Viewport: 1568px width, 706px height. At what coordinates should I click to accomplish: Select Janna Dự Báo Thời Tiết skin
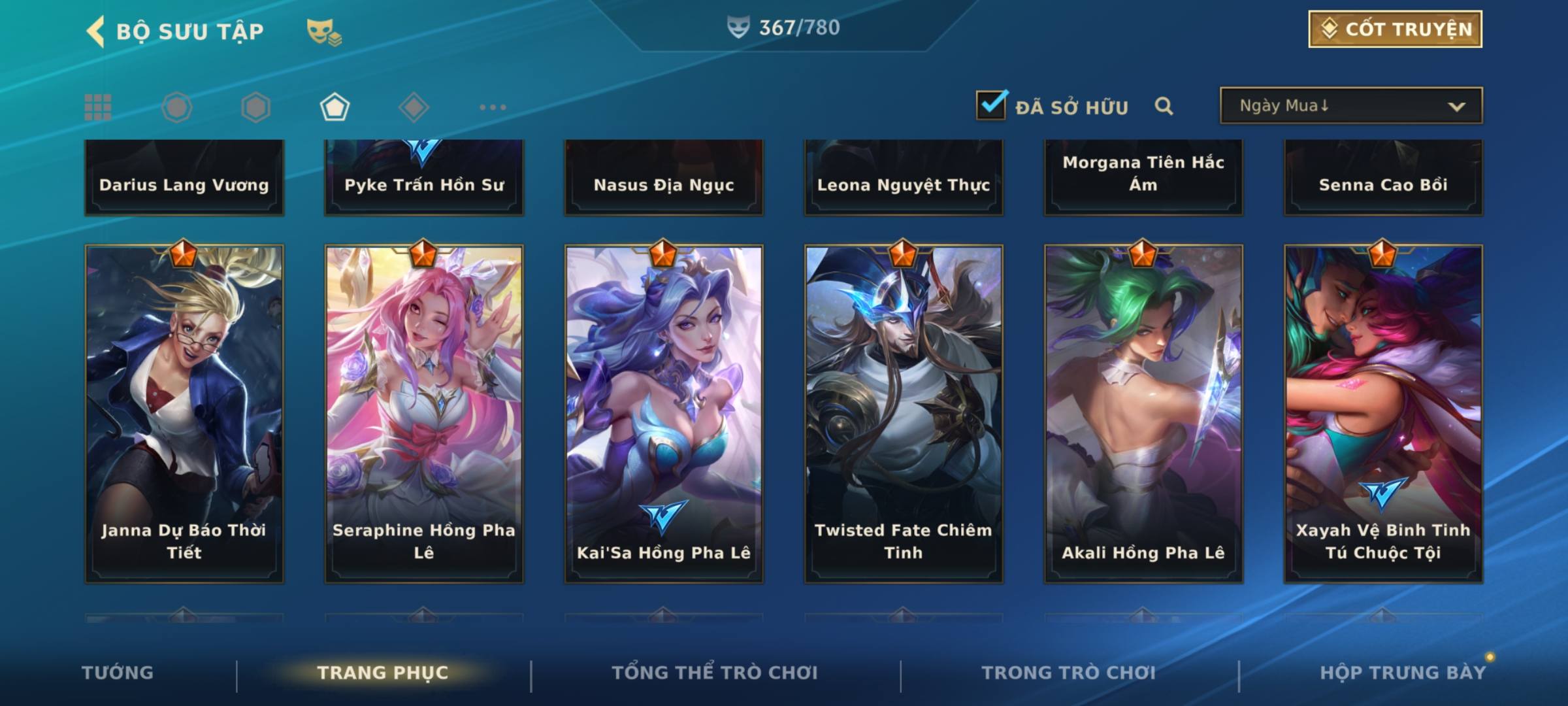coord(184,413)
